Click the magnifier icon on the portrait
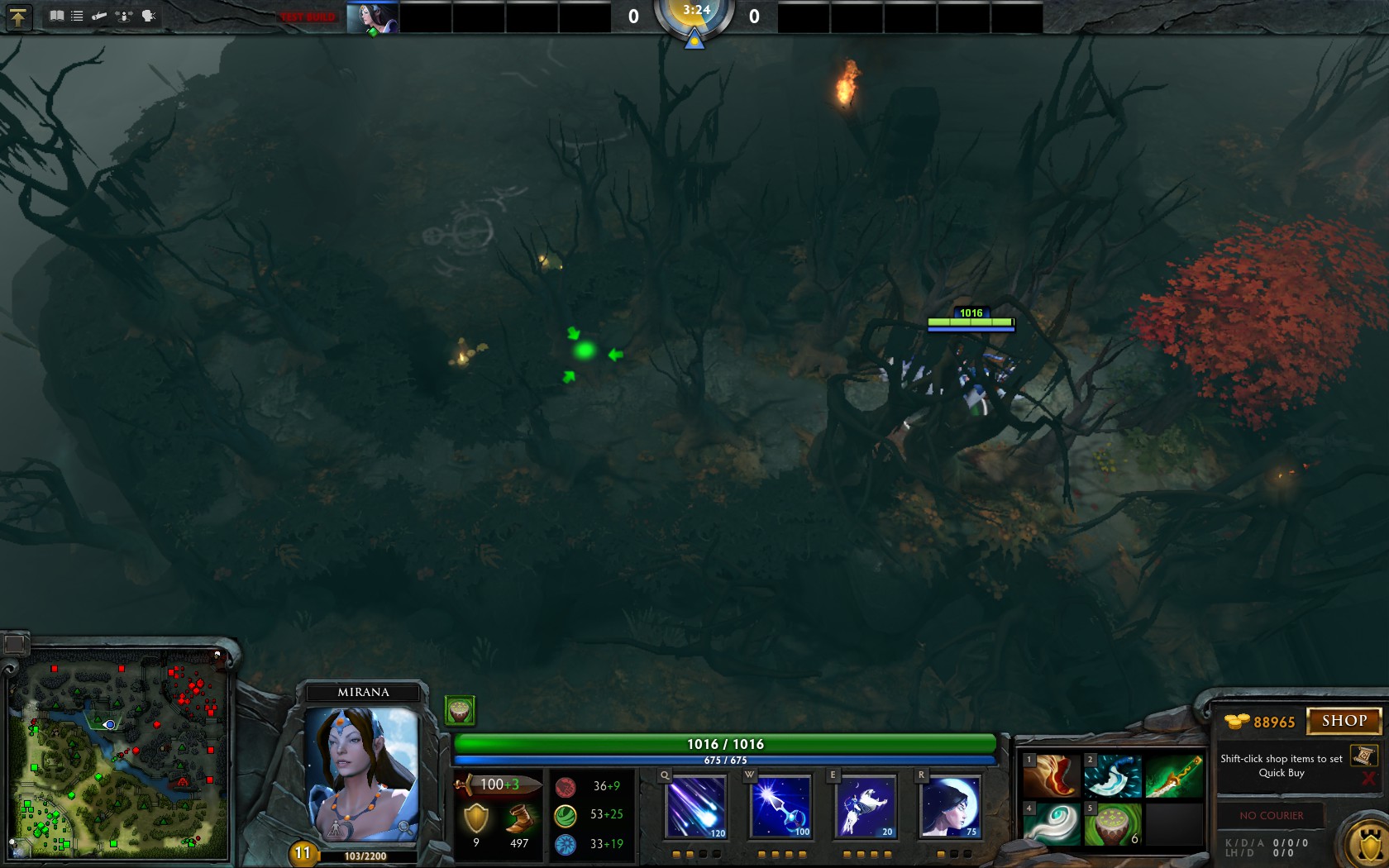Screen dimensions: 1389x868 [403, 826]
